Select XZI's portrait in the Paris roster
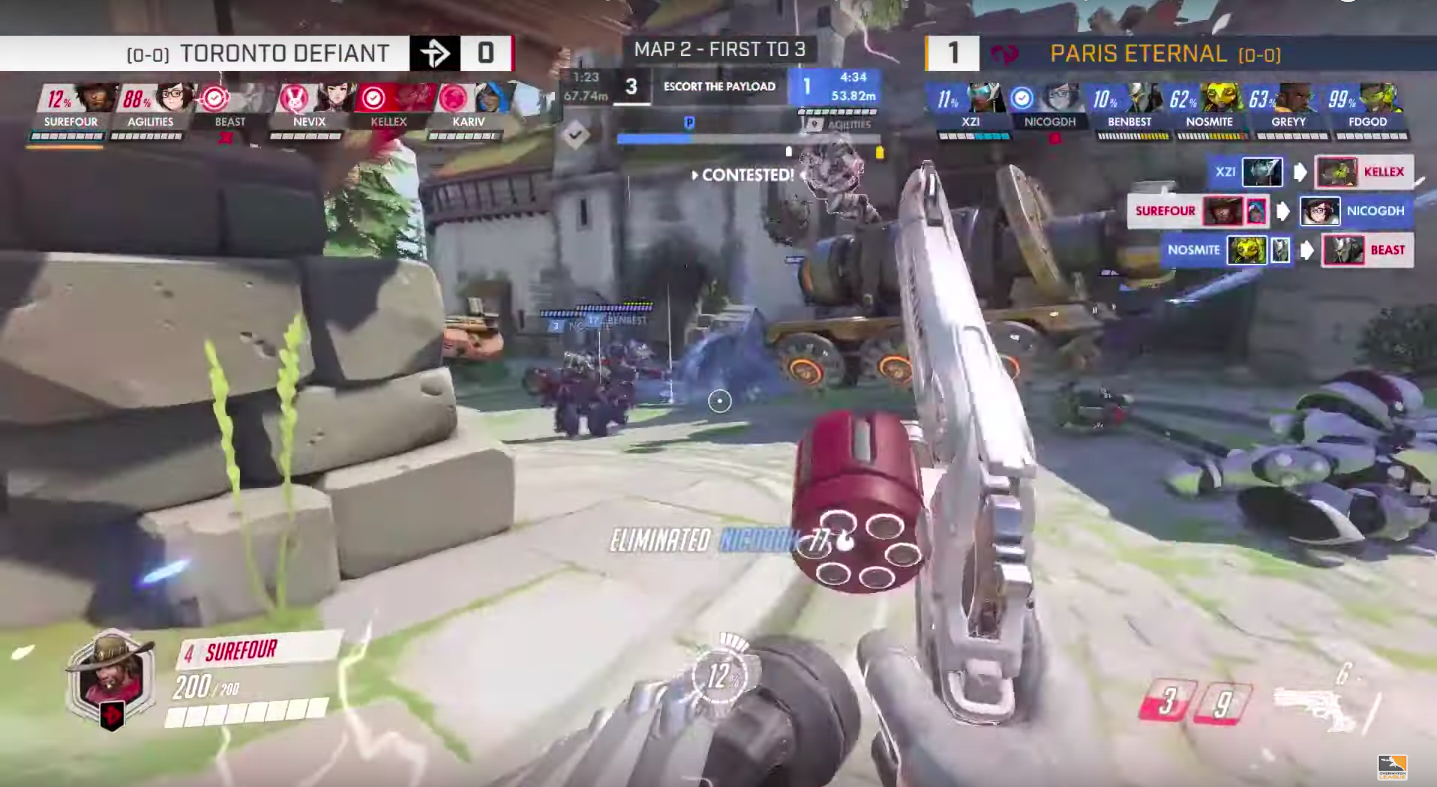Screen dimensions: 1437x787 (x=984, y=99)
